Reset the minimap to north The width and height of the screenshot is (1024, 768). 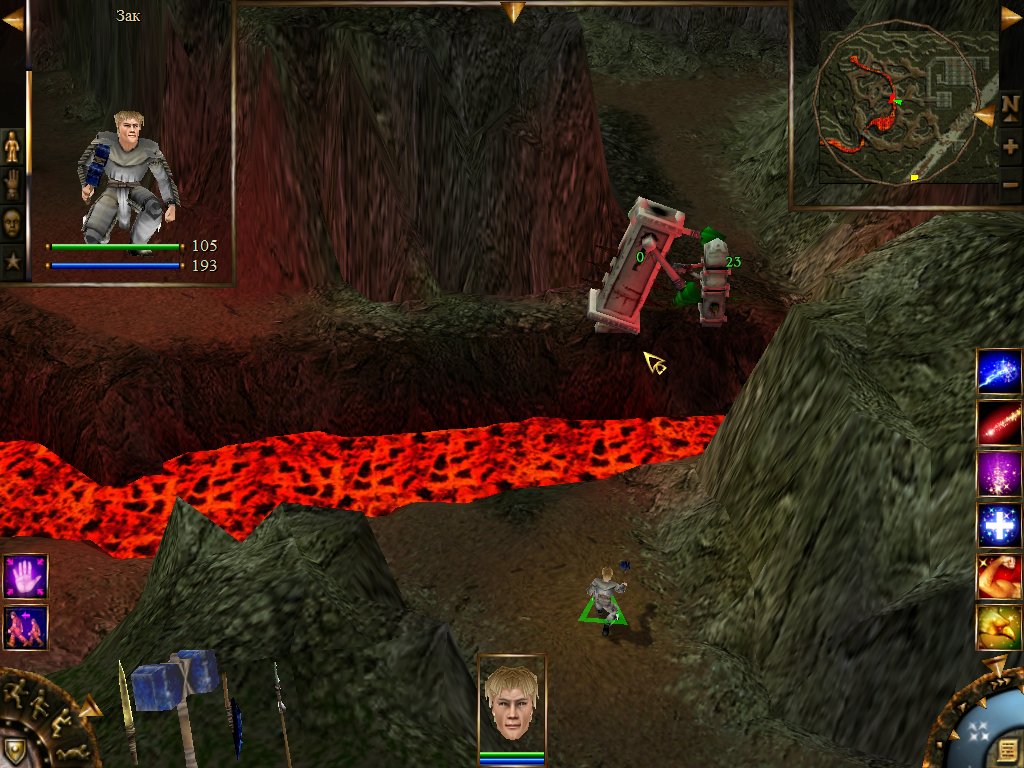point(1010,104)
